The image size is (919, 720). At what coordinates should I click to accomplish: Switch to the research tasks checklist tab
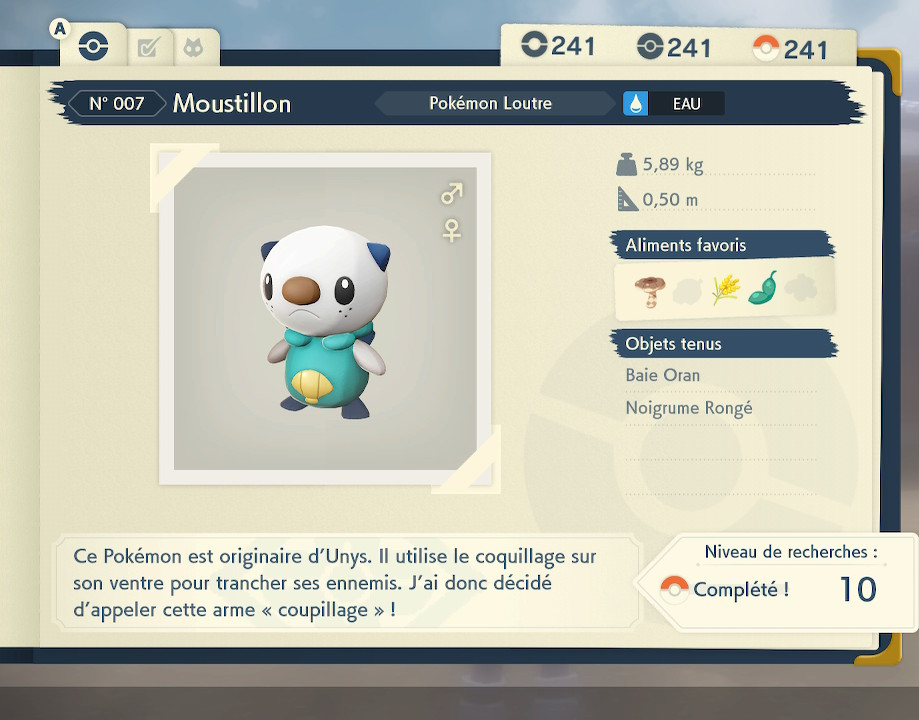tap(148, 47)
